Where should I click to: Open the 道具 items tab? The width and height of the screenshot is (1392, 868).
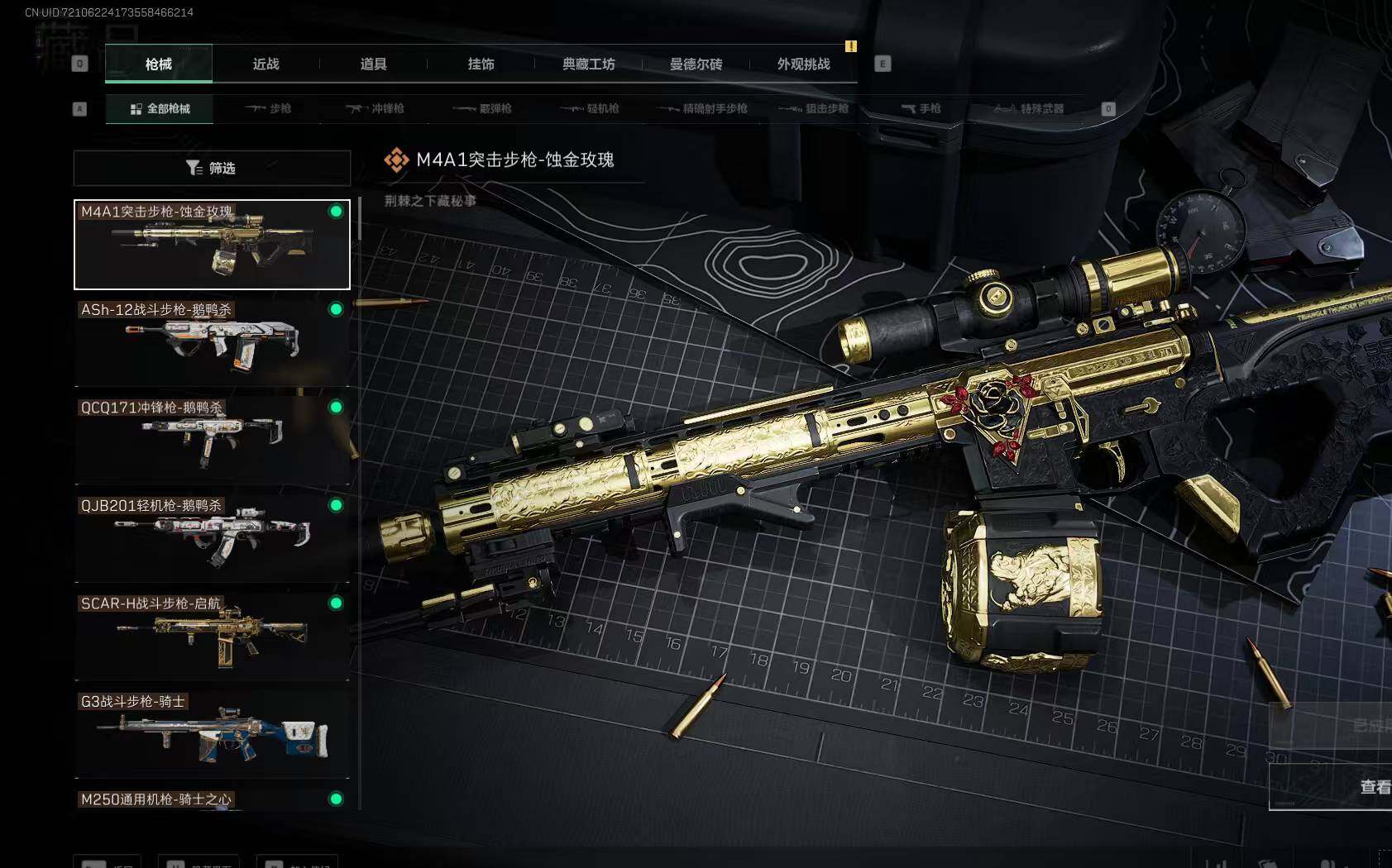pos(373,64)
